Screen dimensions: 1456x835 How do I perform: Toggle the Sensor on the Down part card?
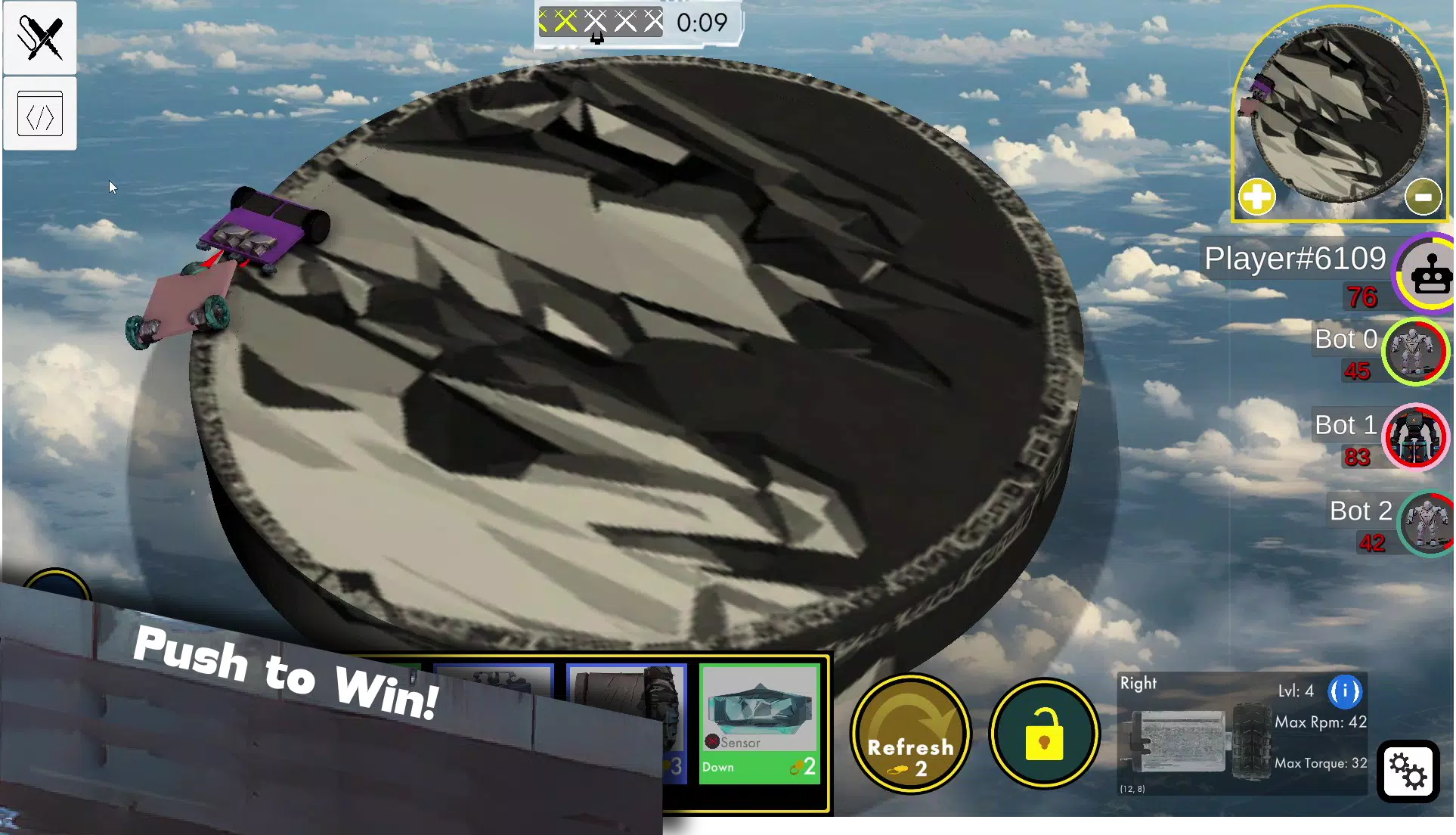pos(713,743)
